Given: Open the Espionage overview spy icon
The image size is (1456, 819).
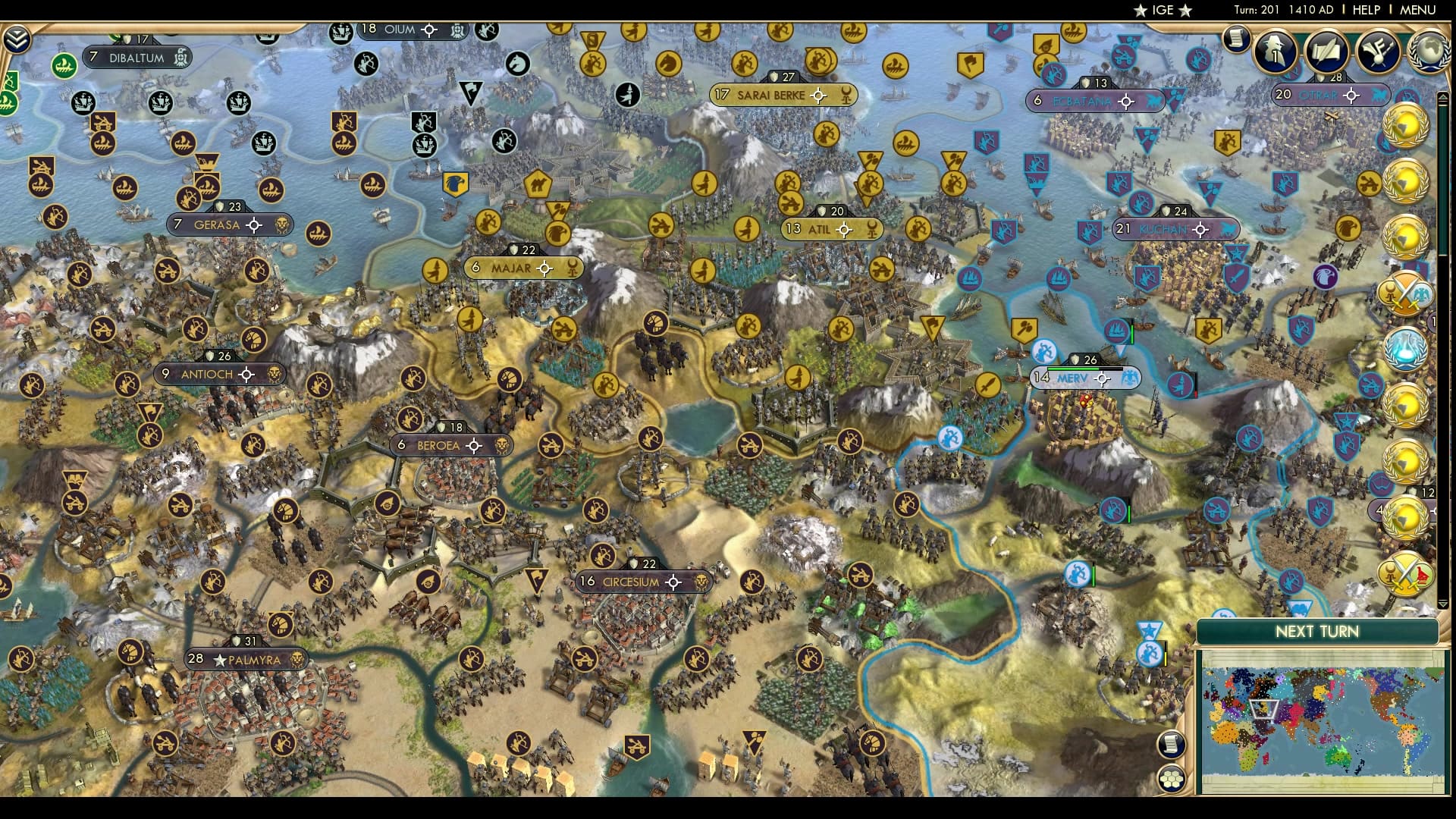Looking at the screenshot, I should point(1274,51).
